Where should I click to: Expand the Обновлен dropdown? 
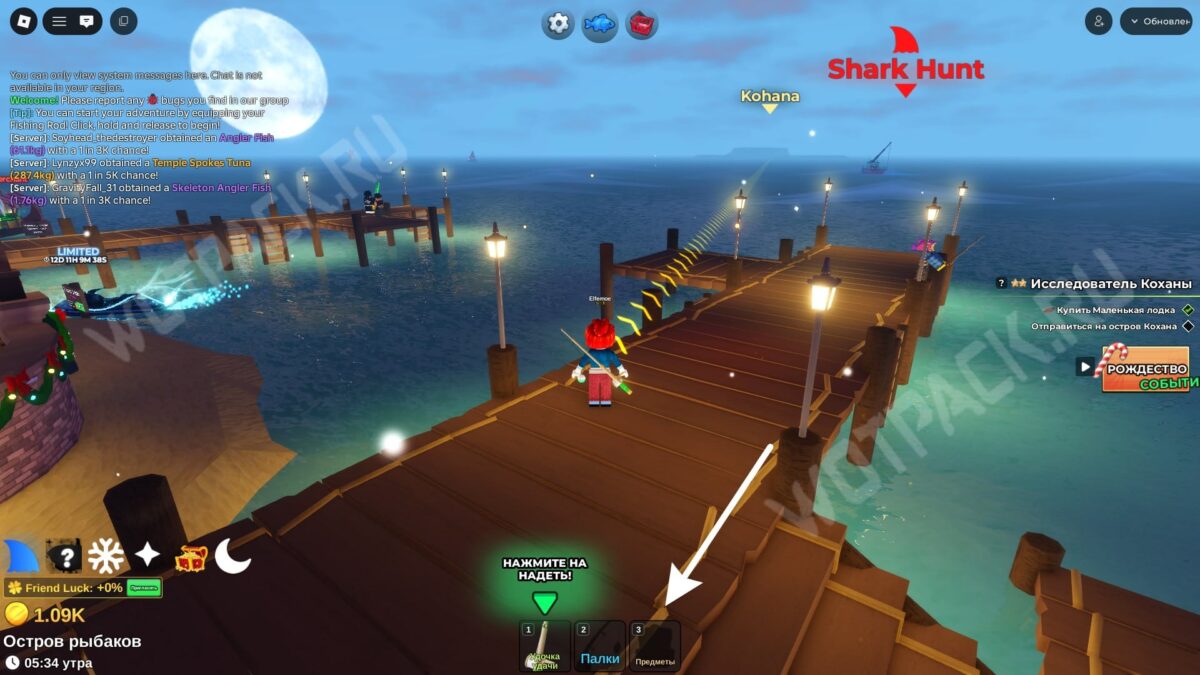click(1156, 21)
